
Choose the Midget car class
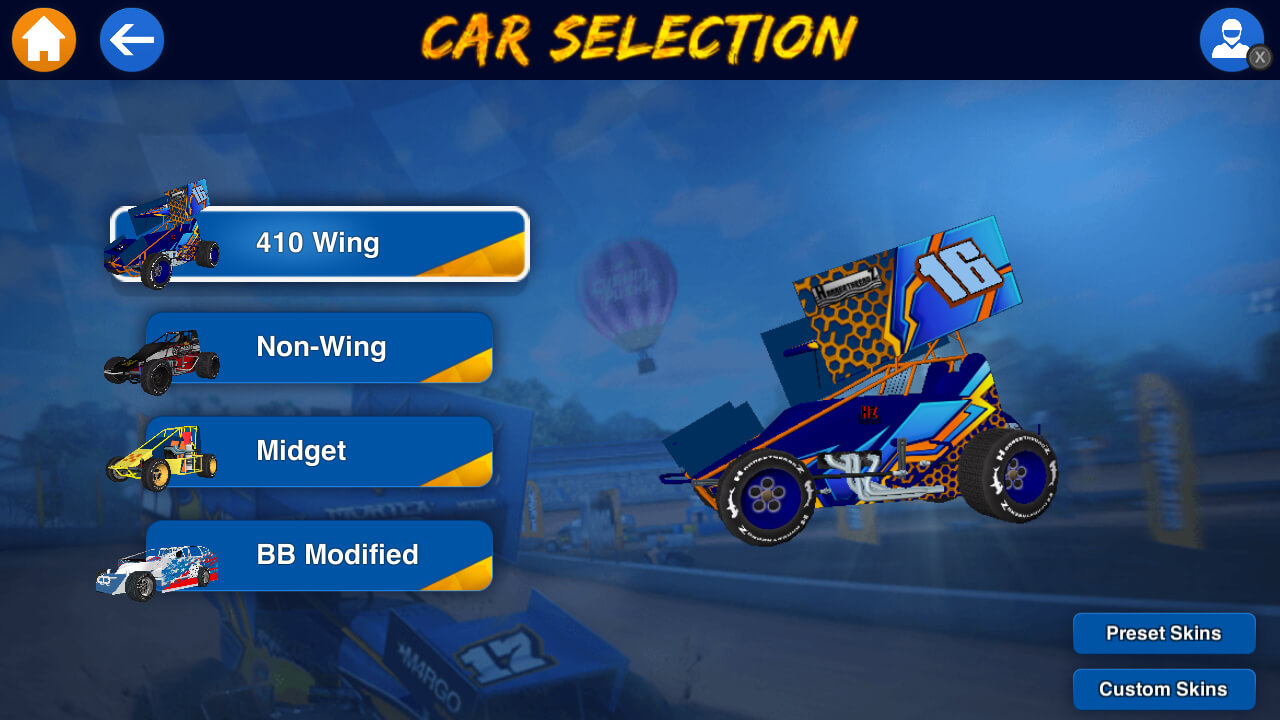tap(320, 451)
